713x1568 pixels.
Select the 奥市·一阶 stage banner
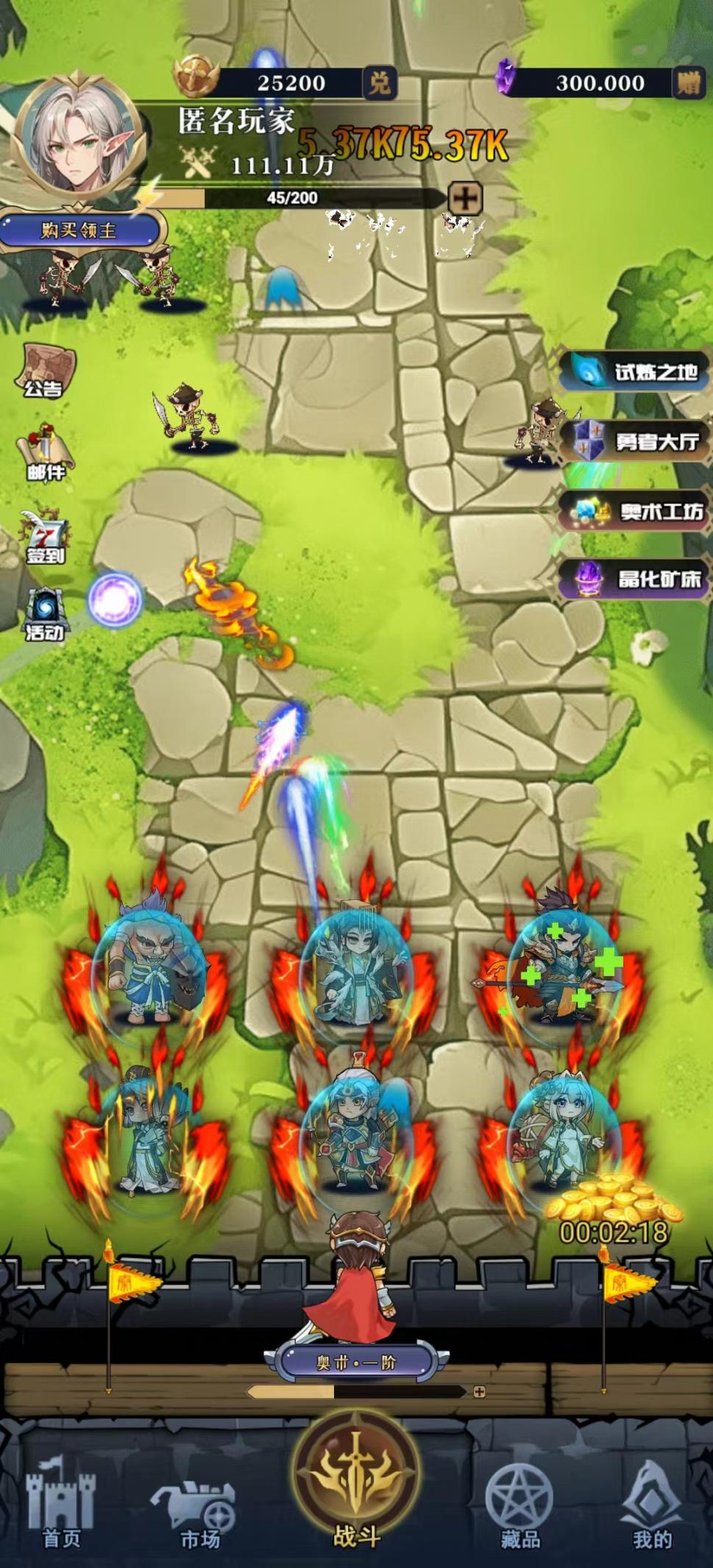pos(356,1362)
